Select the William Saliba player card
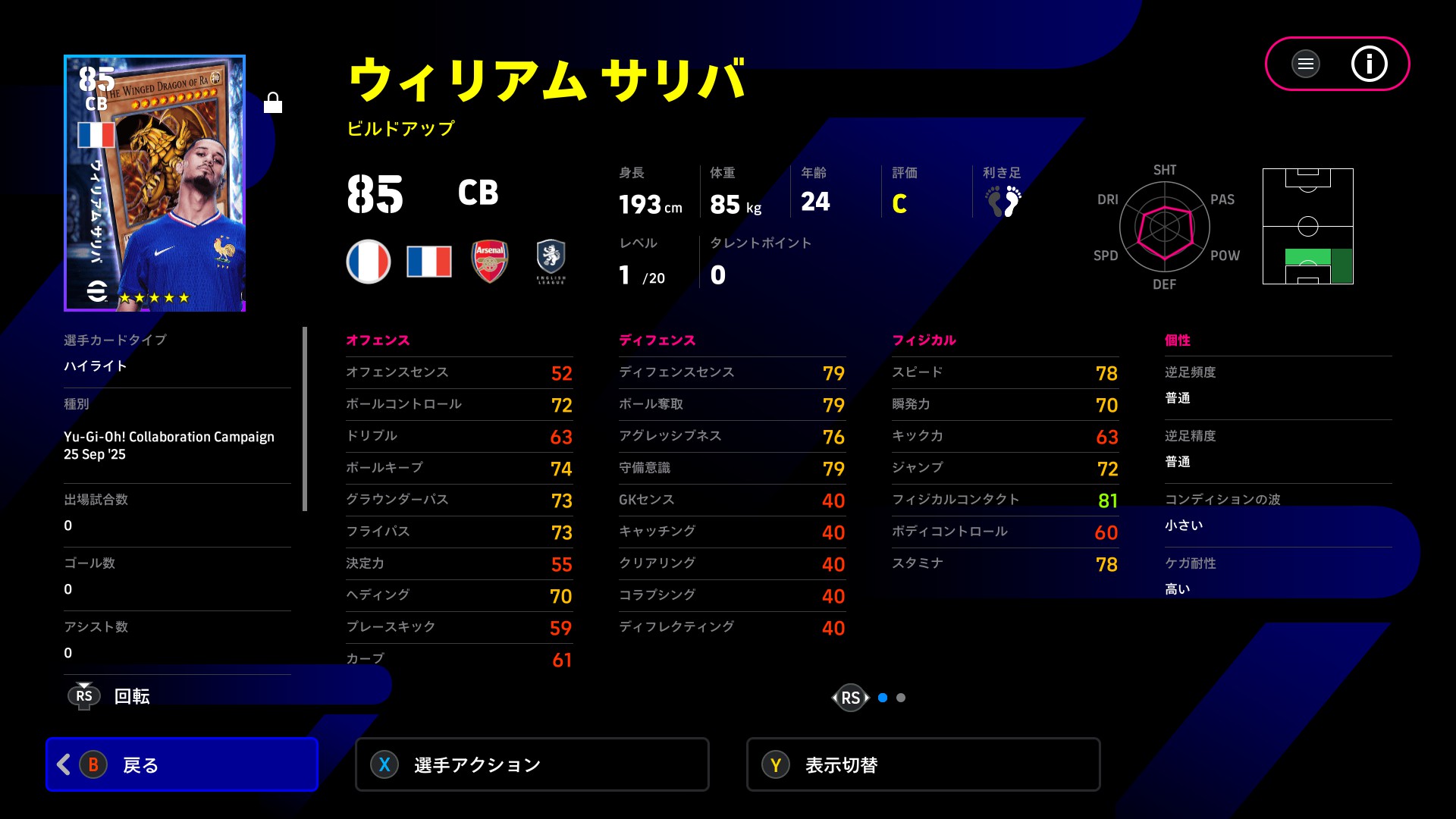Image resolution: width=1456 pixels, height=819 pixels. [155, 183]
